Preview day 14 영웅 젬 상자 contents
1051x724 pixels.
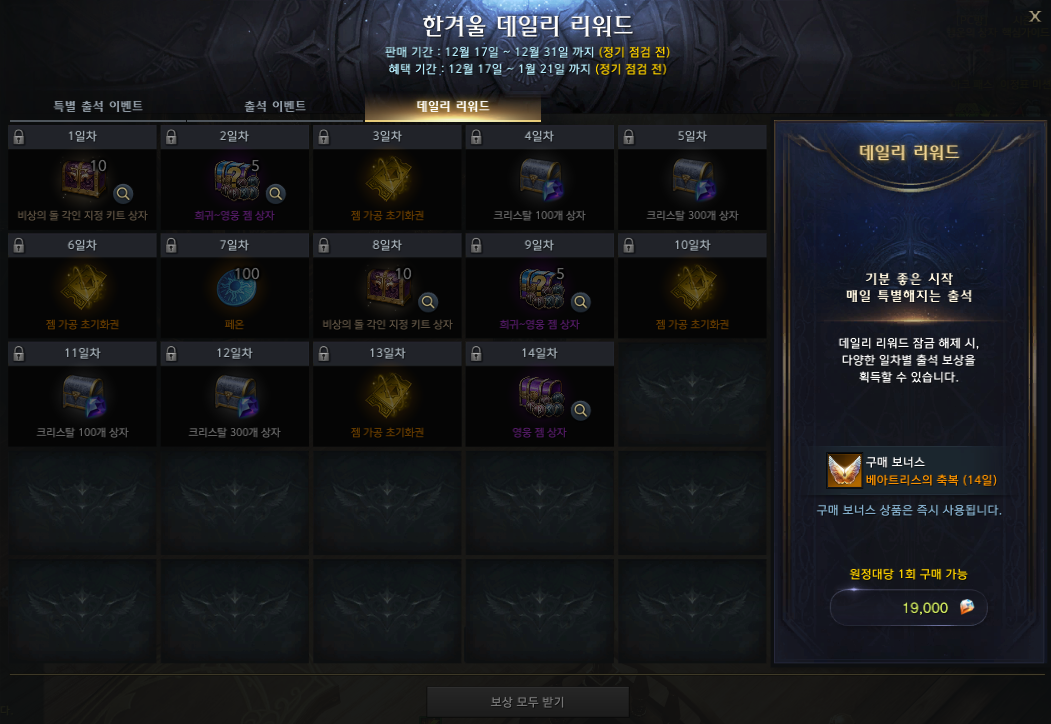580,409
